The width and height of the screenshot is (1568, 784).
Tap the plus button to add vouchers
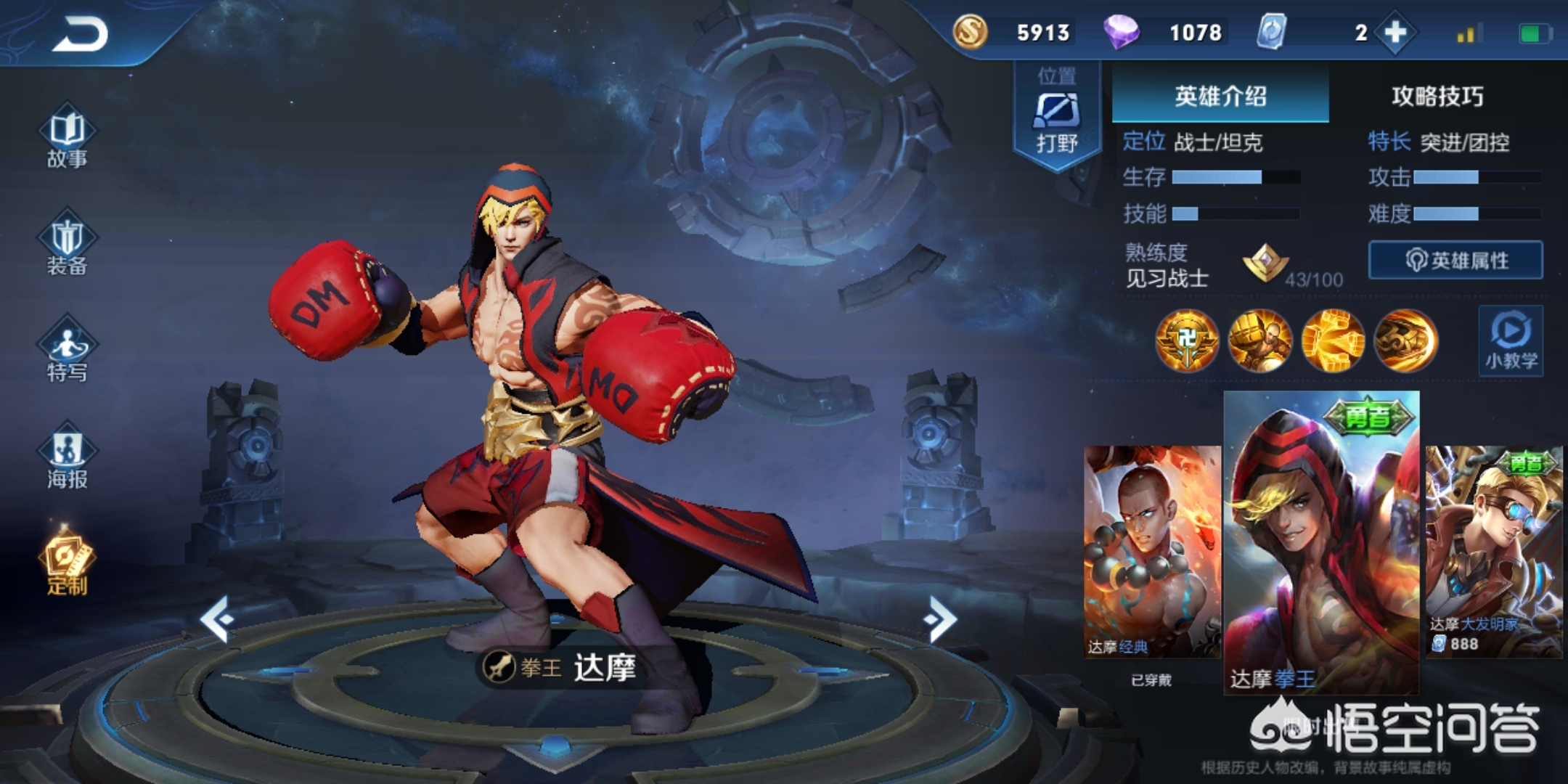pos(1395,33)
